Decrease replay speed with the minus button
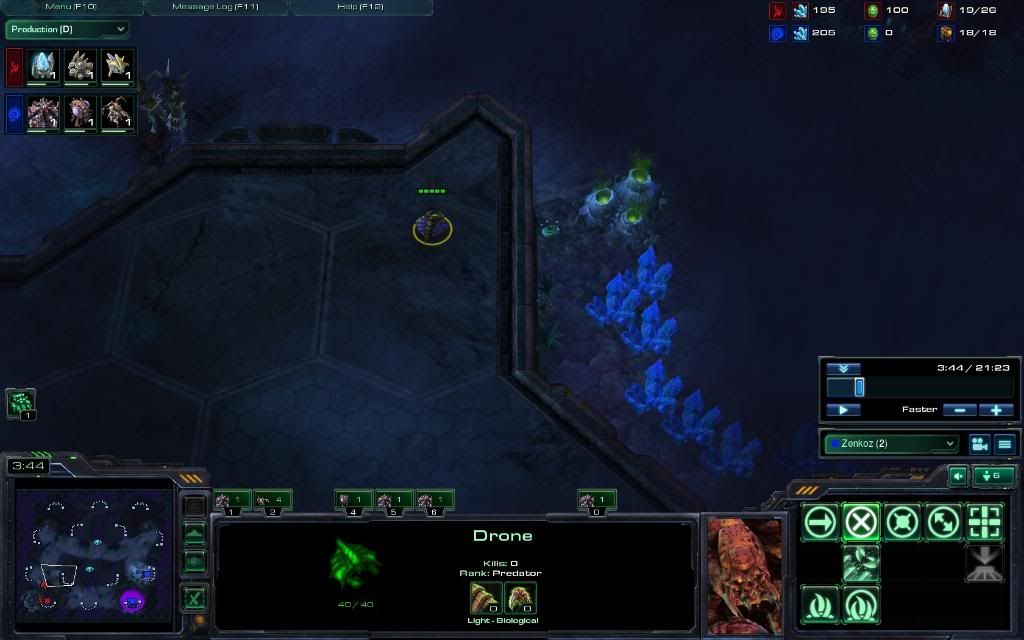Screen dimensions: 1024x640 click(959, 410)
